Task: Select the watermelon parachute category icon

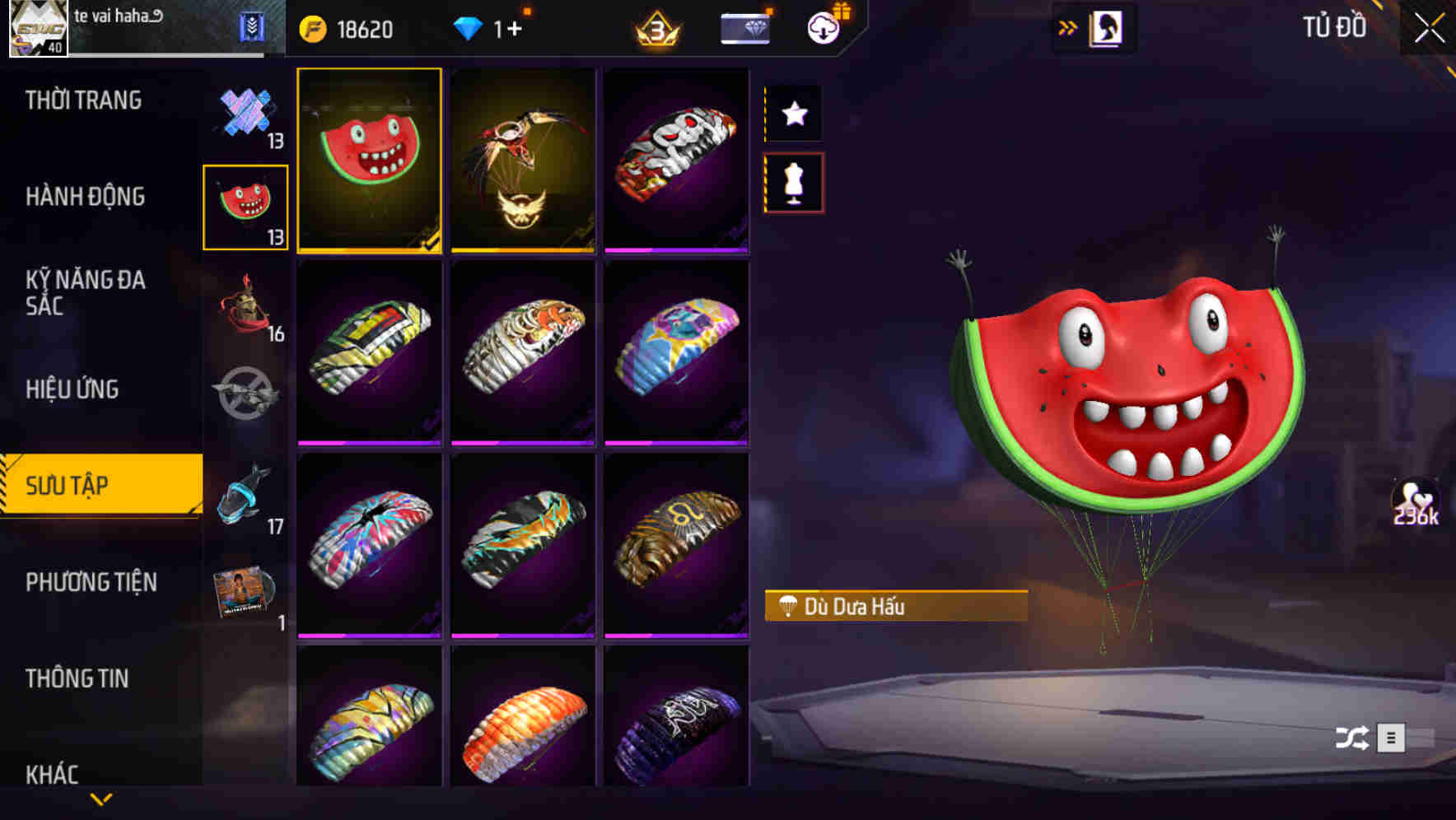Action: coord(245,206)
